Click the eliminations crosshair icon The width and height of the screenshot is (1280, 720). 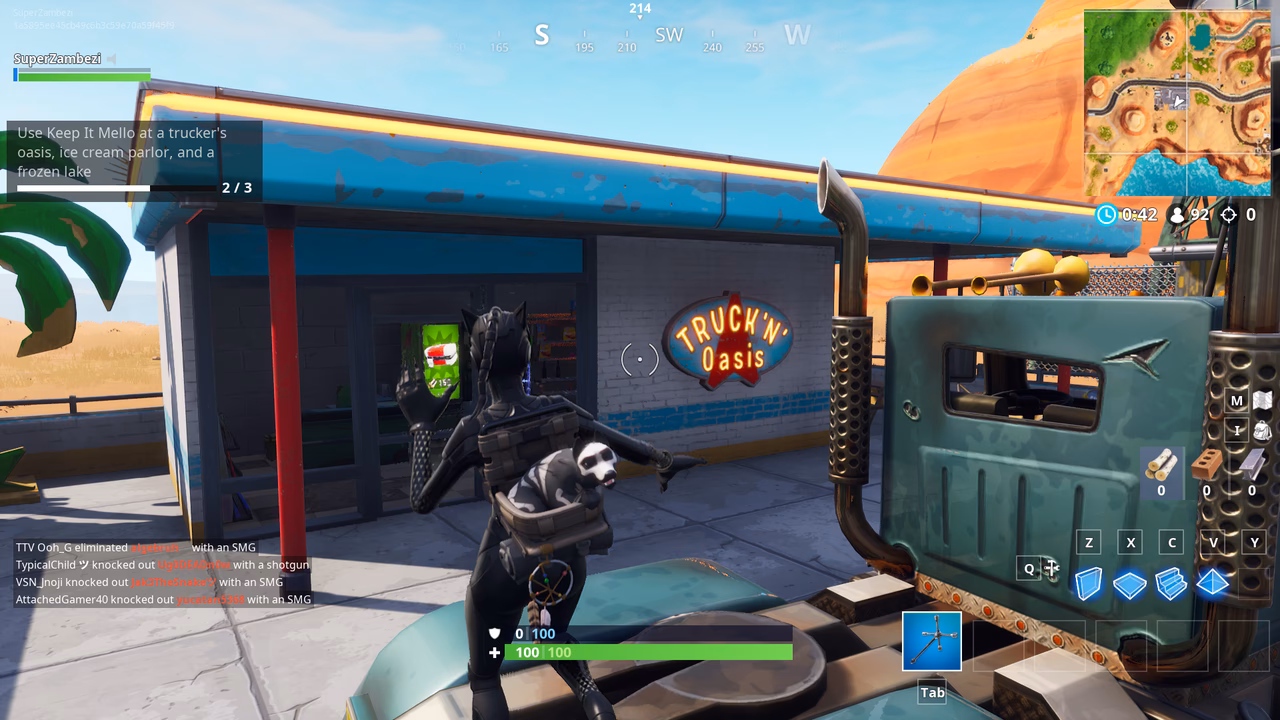point(1227,214)
